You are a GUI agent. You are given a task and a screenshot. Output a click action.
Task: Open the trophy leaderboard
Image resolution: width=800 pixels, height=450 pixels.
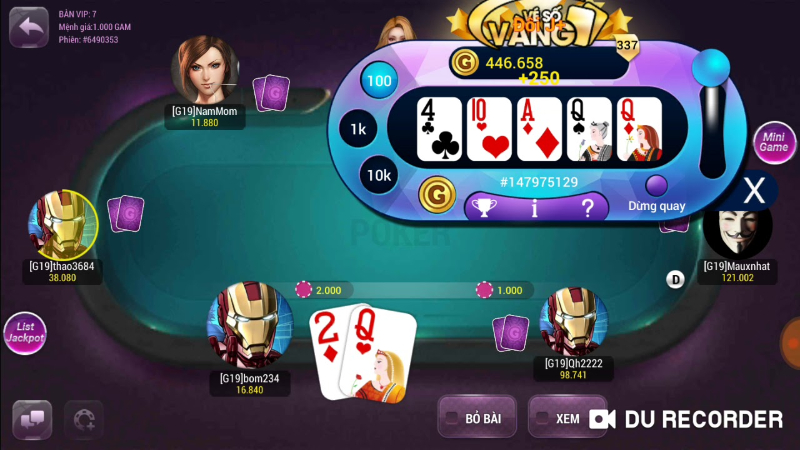(x=484, y=208)
